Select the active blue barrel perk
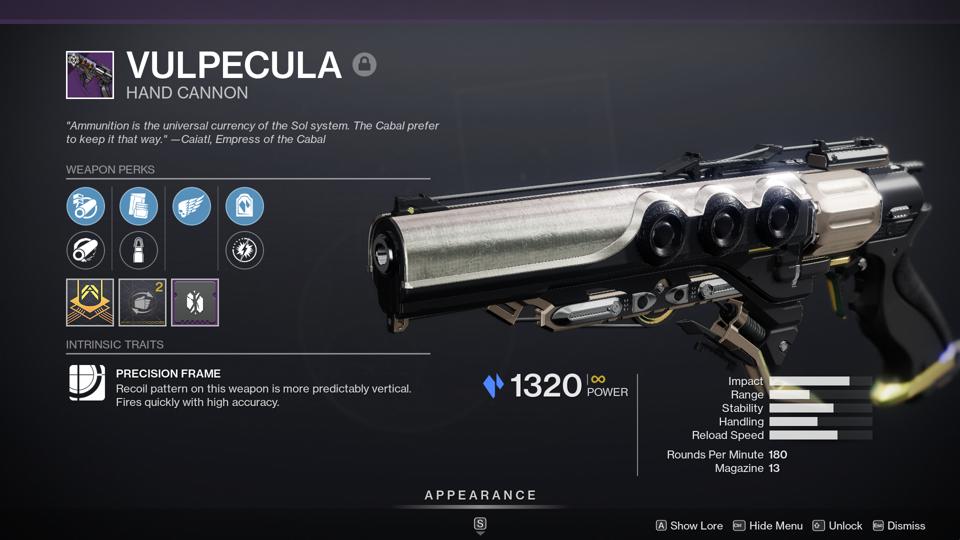Screen dimensions: 960x540 pos(86,206)
